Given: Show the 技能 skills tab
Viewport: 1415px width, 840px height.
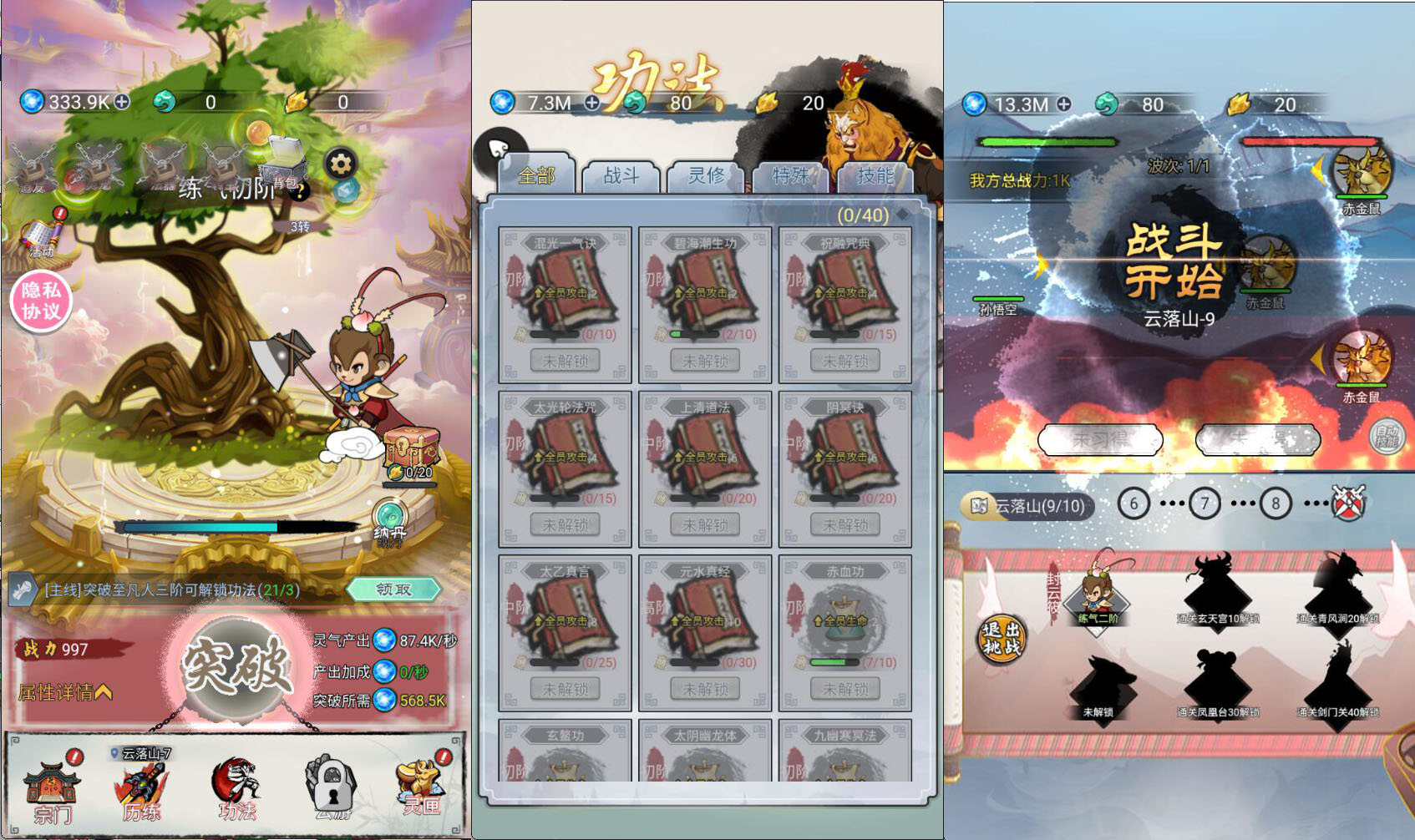Looking at the screenshot, I should (x=875, y=176).
